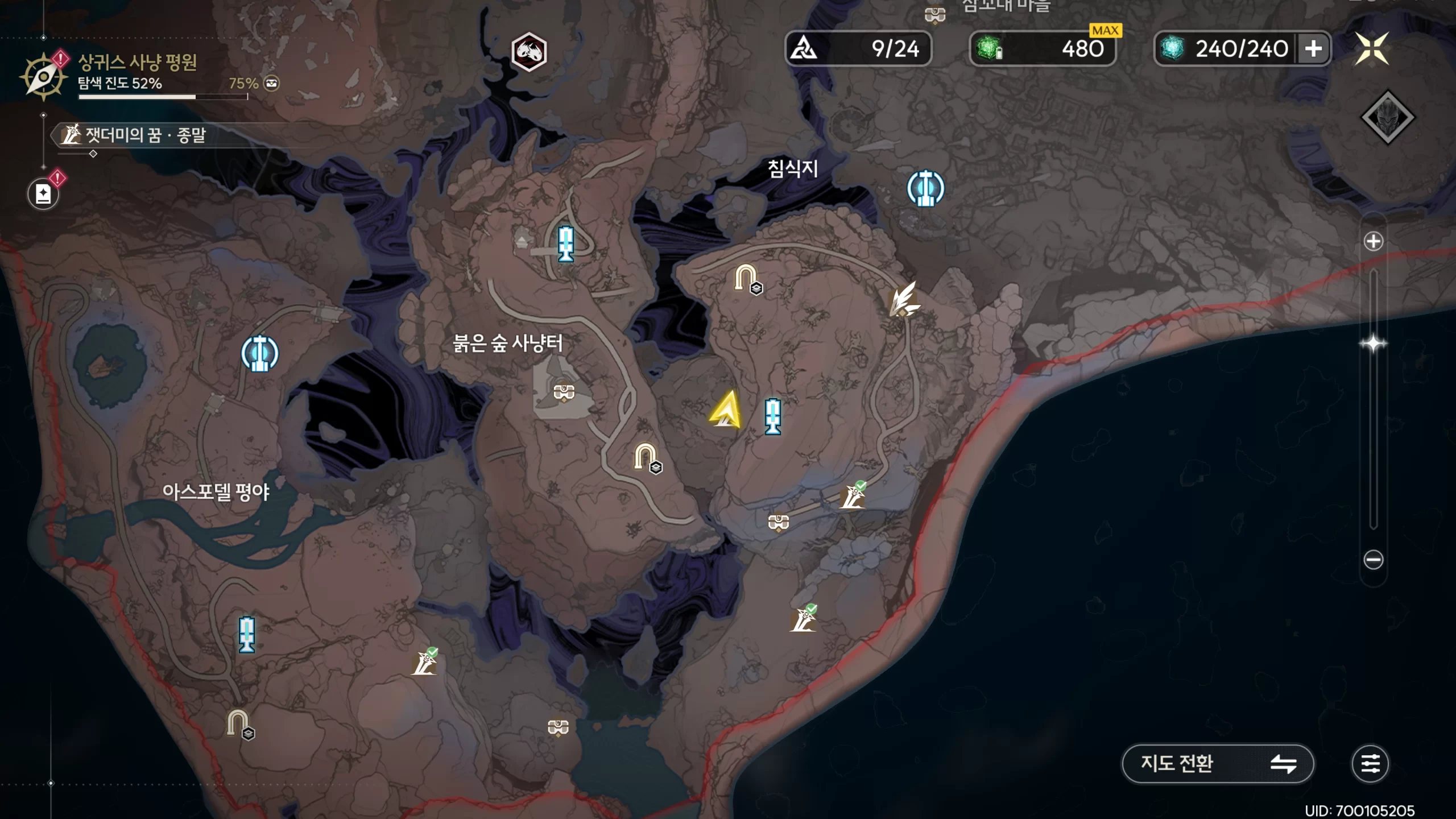Select the chest marker under 붉은 숲 사냥터
The height and width of the screenshot is (819, 1456).
pyautogui.click(x=564, y=392)
